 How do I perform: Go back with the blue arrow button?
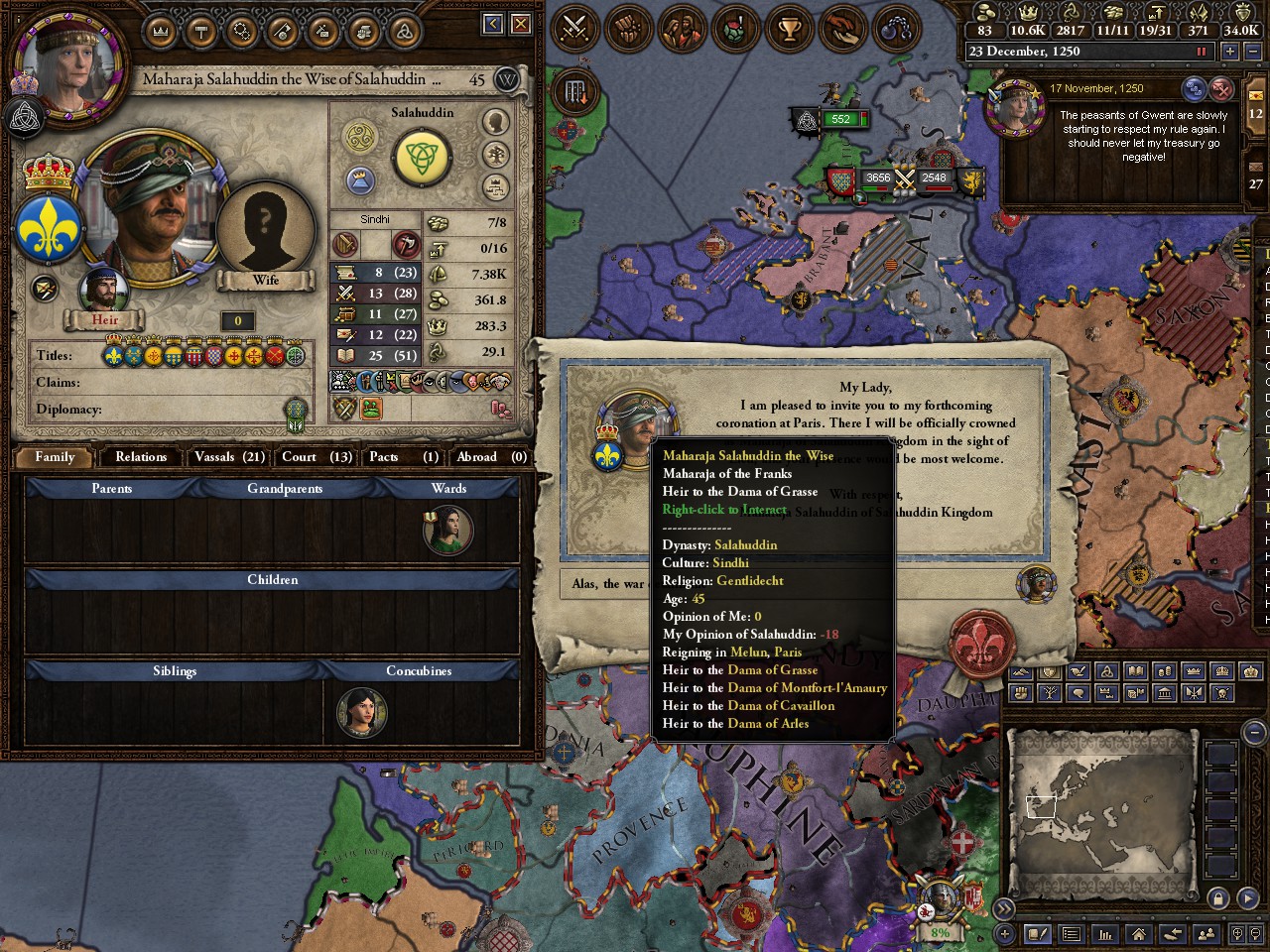(x=493, y=24)
